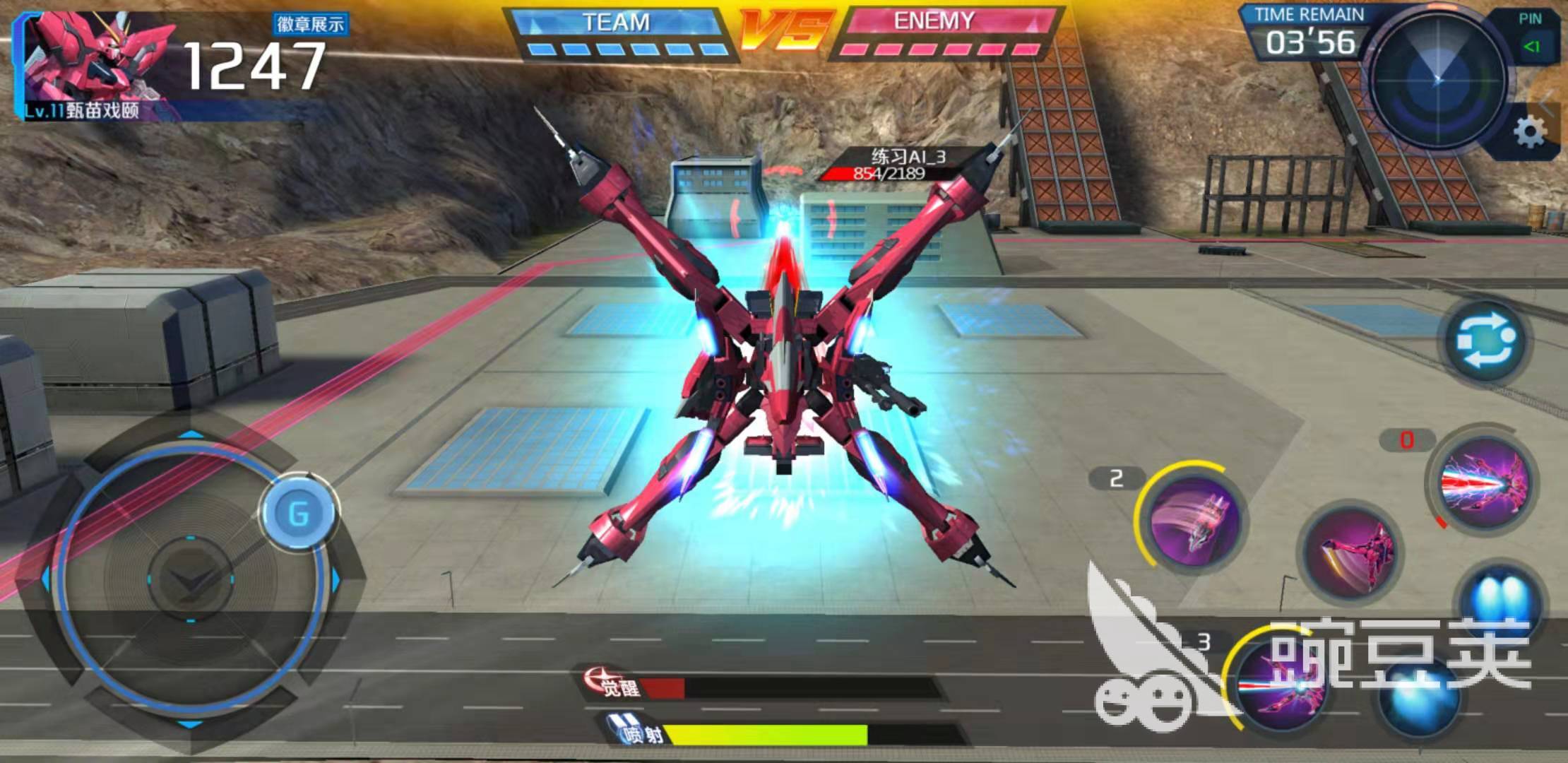Click the circular radar minimap

click(1437, 80)
